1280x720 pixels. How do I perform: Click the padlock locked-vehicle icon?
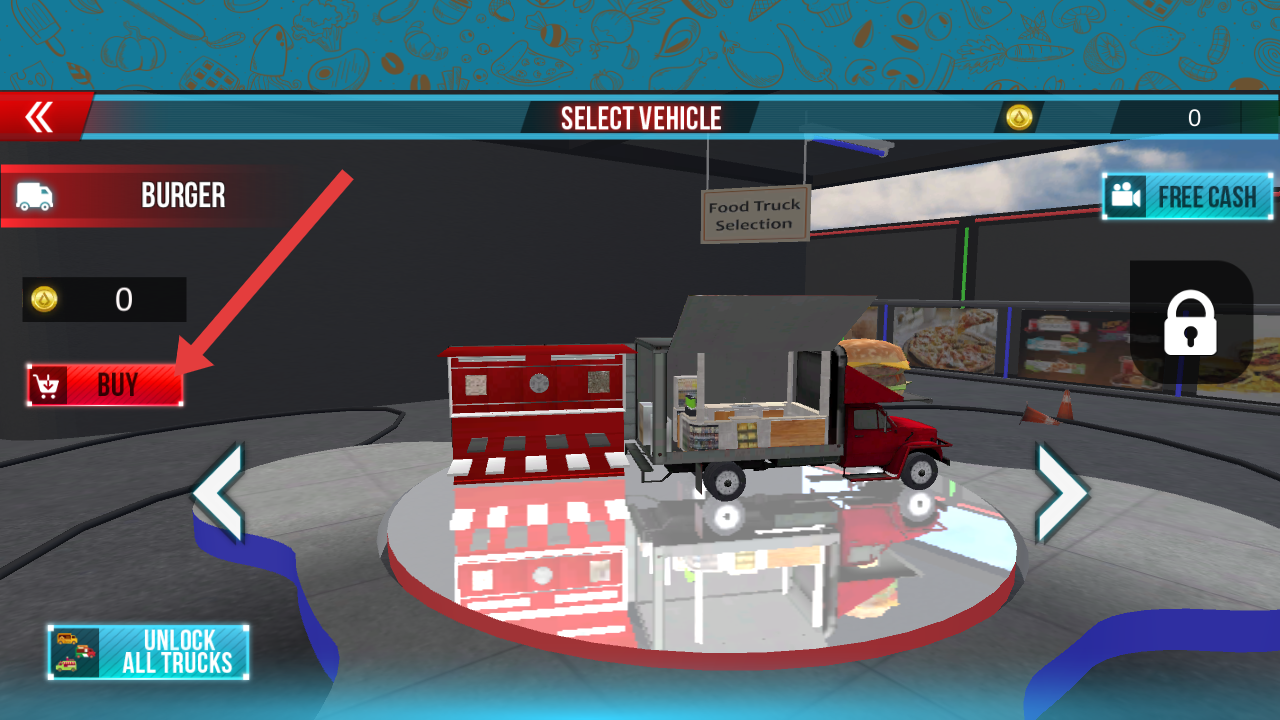coord(1190,322)
